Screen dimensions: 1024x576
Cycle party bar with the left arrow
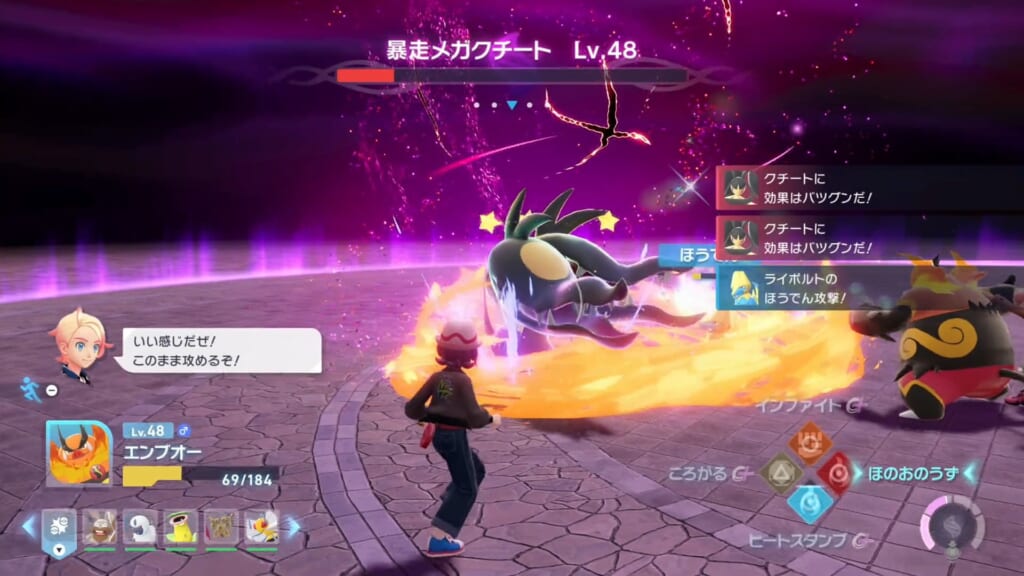pos(28,526)
